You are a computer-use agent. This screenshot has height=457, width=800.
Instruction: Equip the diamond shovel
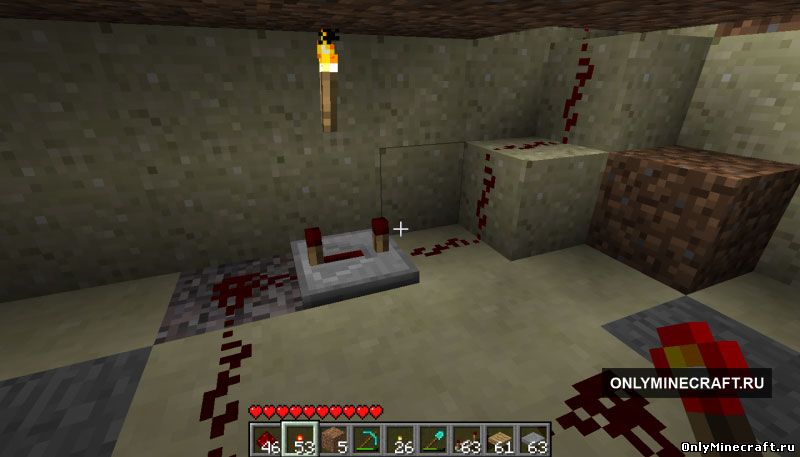tap(433, 439)
